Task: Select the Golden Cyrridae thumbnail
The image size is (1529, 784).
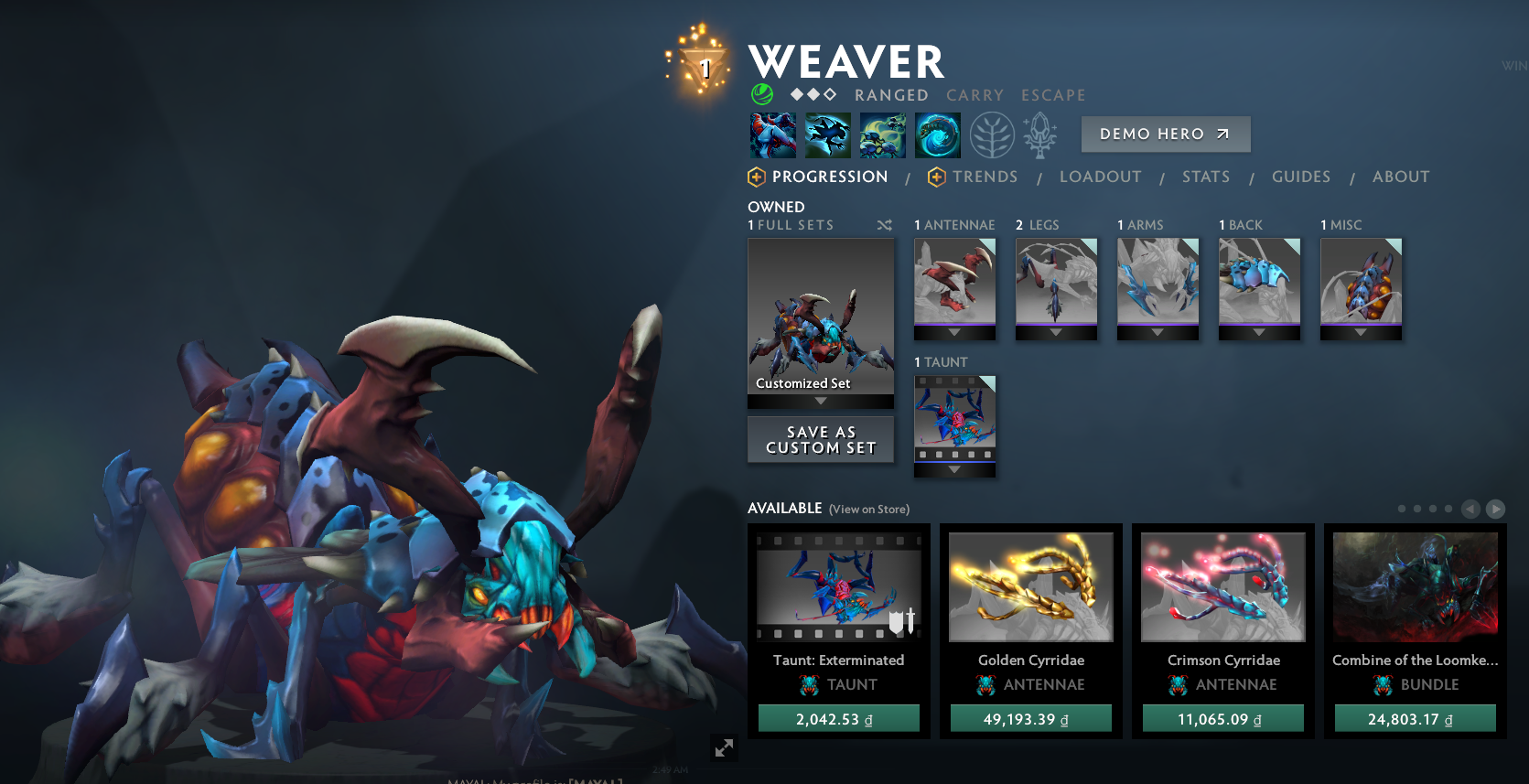Action: [x=1030, y=586]
